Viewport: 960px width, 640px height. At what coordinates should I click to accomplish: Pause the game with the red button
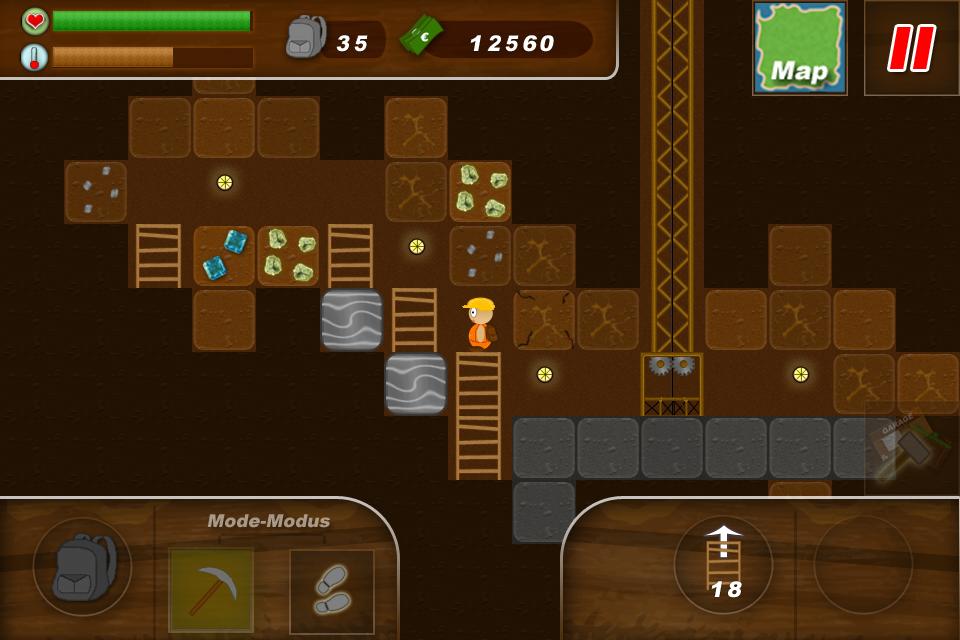pos(911,48)
